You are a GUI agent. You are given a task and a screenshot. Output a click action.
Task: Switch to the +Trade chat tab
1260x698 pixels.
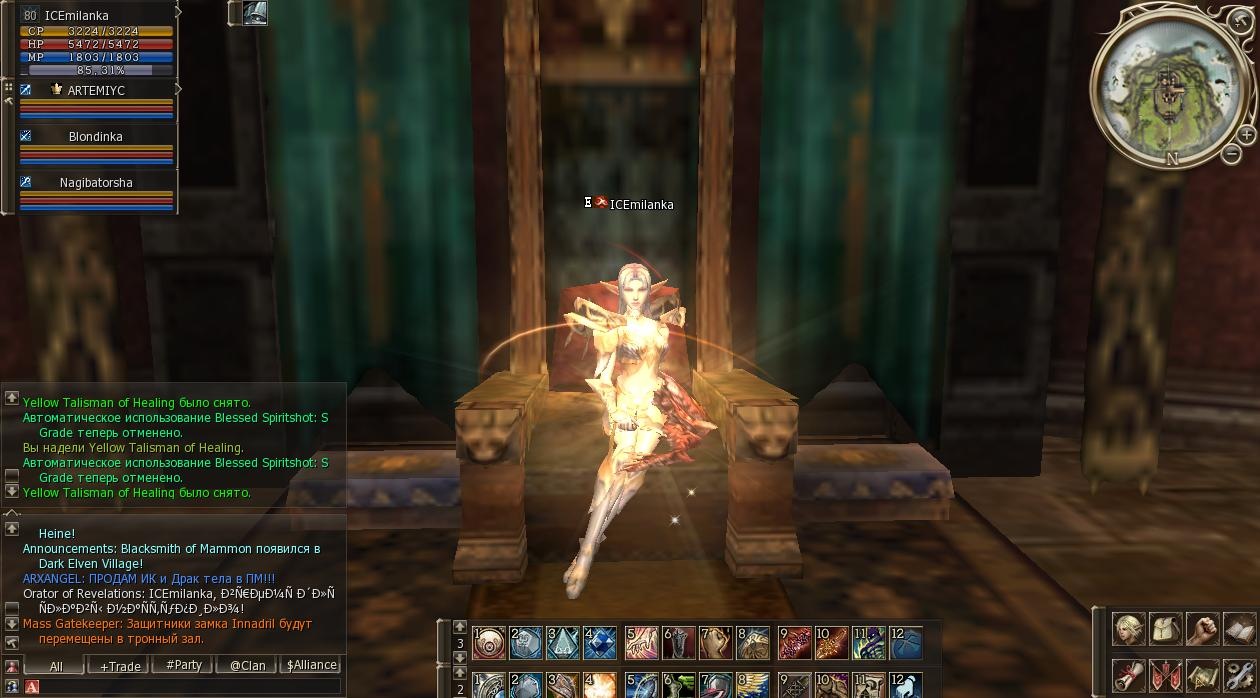119,665
